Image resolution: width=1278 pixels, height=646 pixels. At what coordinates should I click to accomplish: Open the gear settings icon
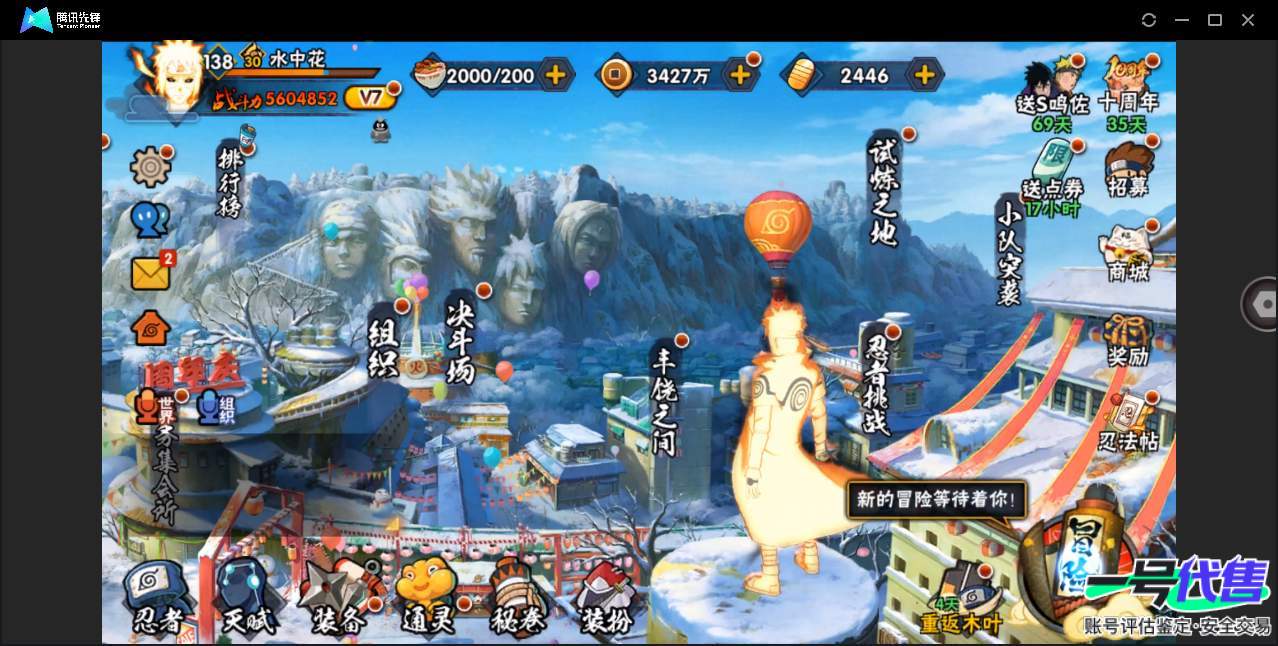150,166
